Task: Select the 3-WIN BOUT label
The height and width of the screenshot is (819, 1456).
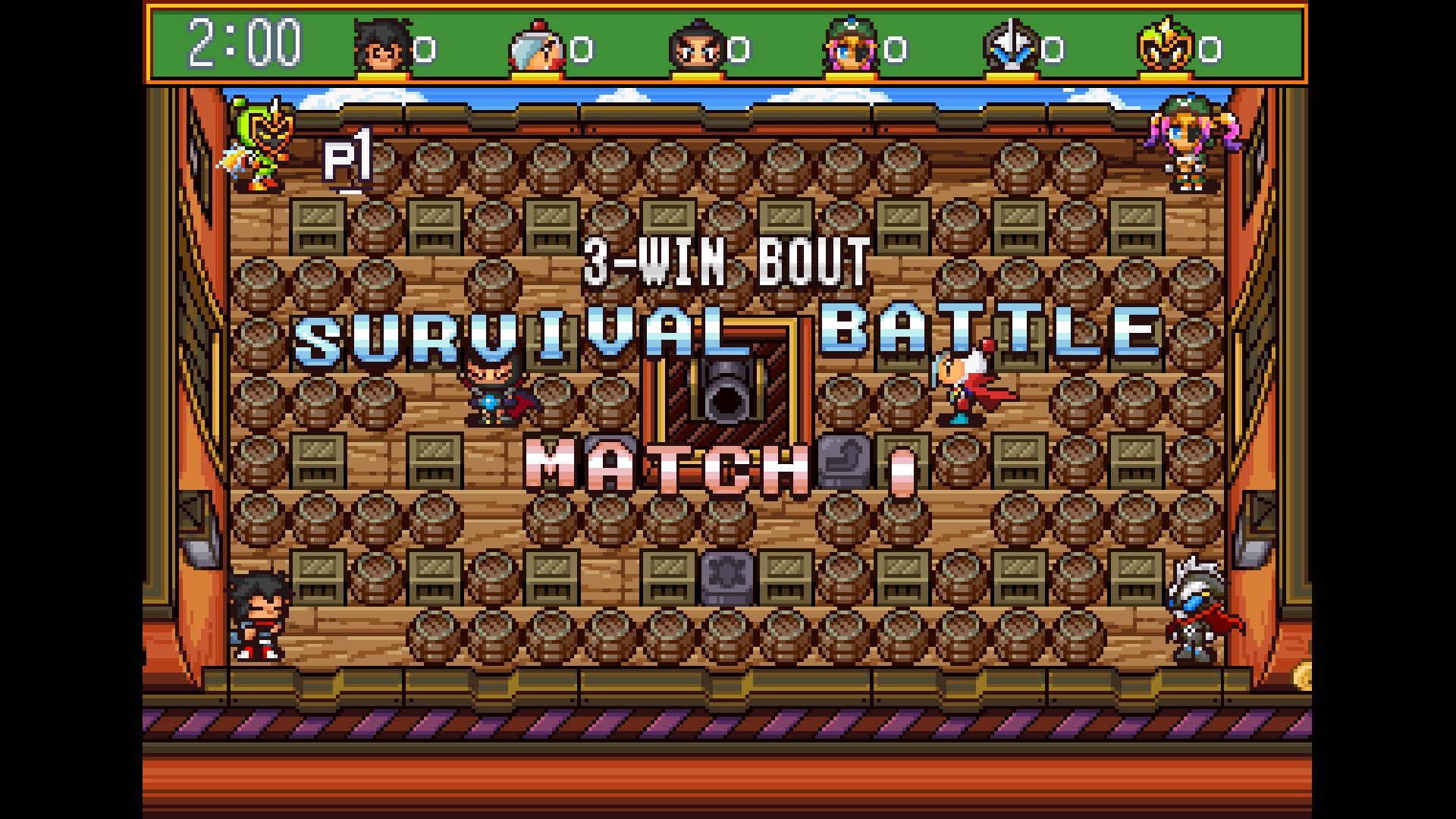Action: tap(726, 258)
